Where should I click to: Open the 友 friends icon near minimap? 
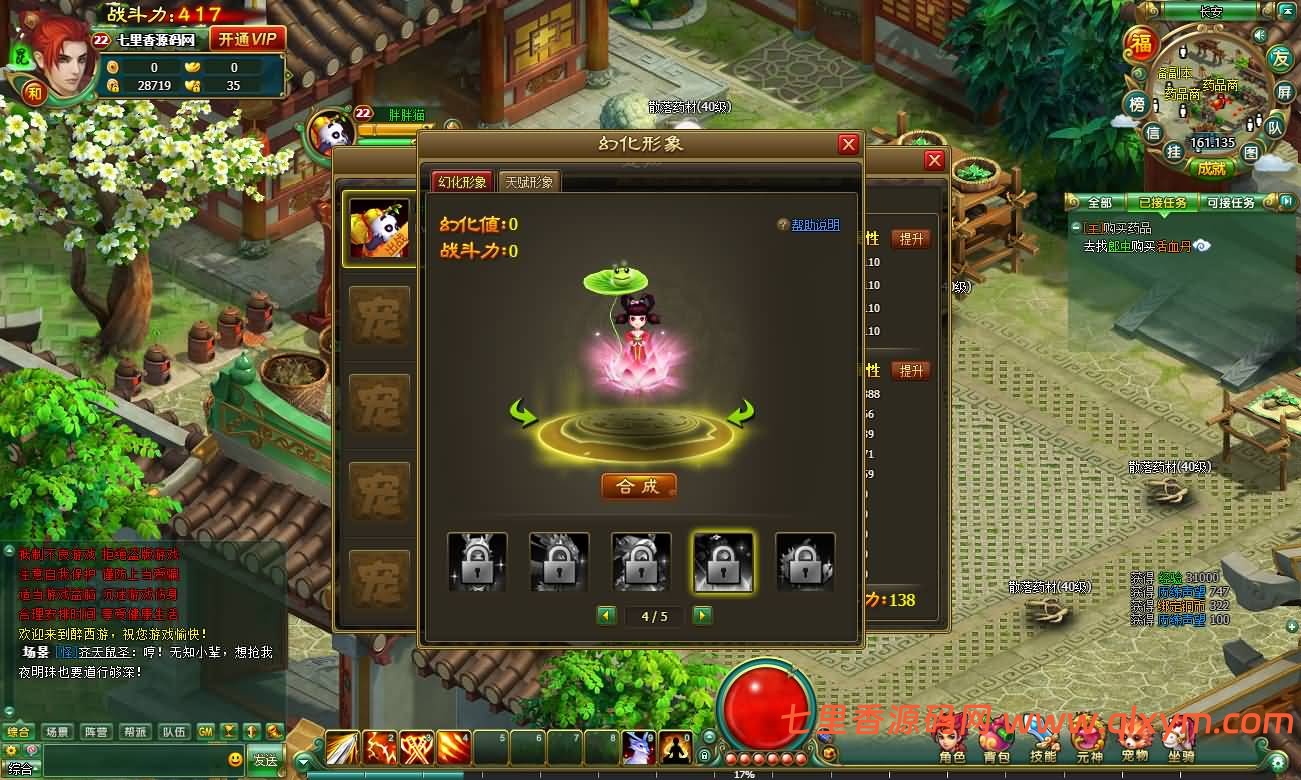1280,59
